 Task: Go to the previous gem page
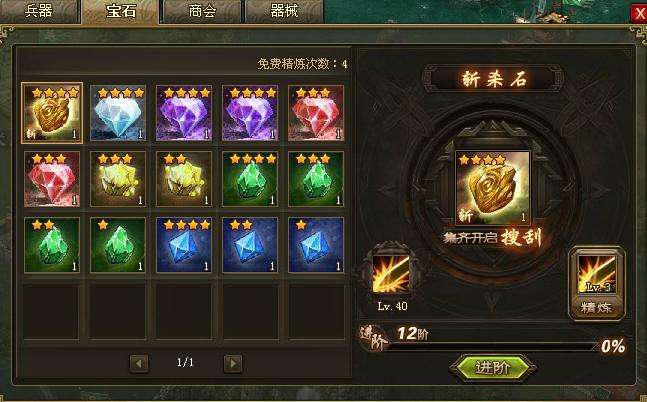pyautogui.click(x=139, y=362)
